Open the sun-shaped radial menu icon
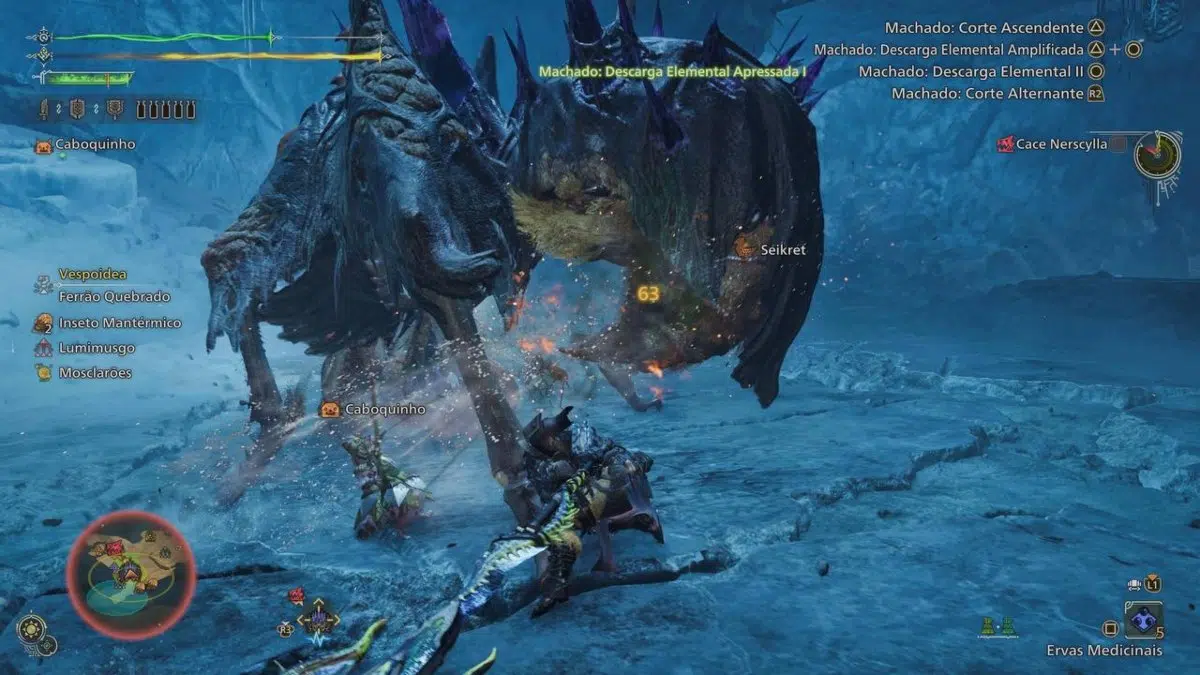Screen dimensions: 1200x675 pos(30,628)
